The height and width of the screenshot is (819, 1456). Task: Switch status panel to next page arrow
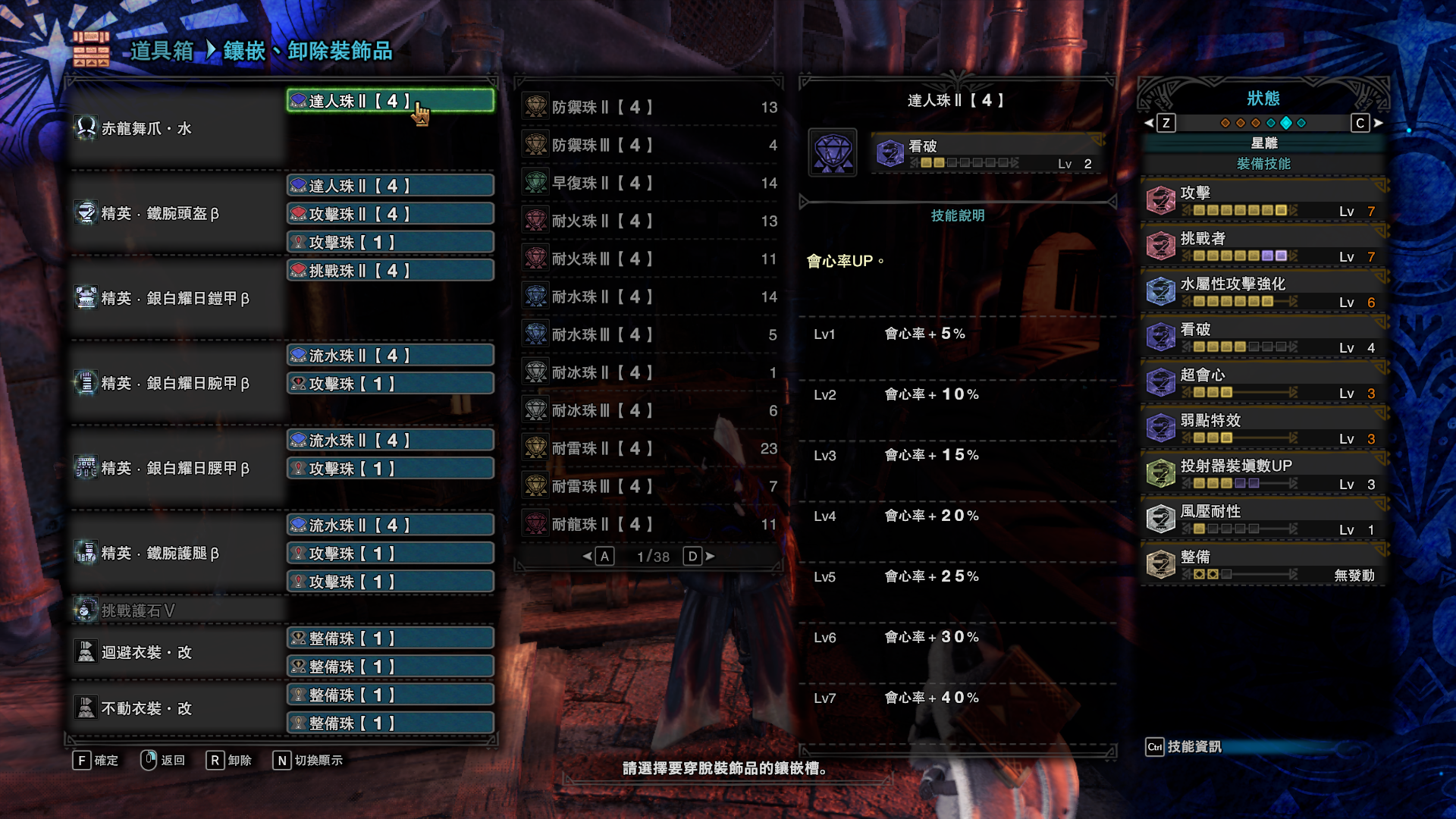(1379, 123)
